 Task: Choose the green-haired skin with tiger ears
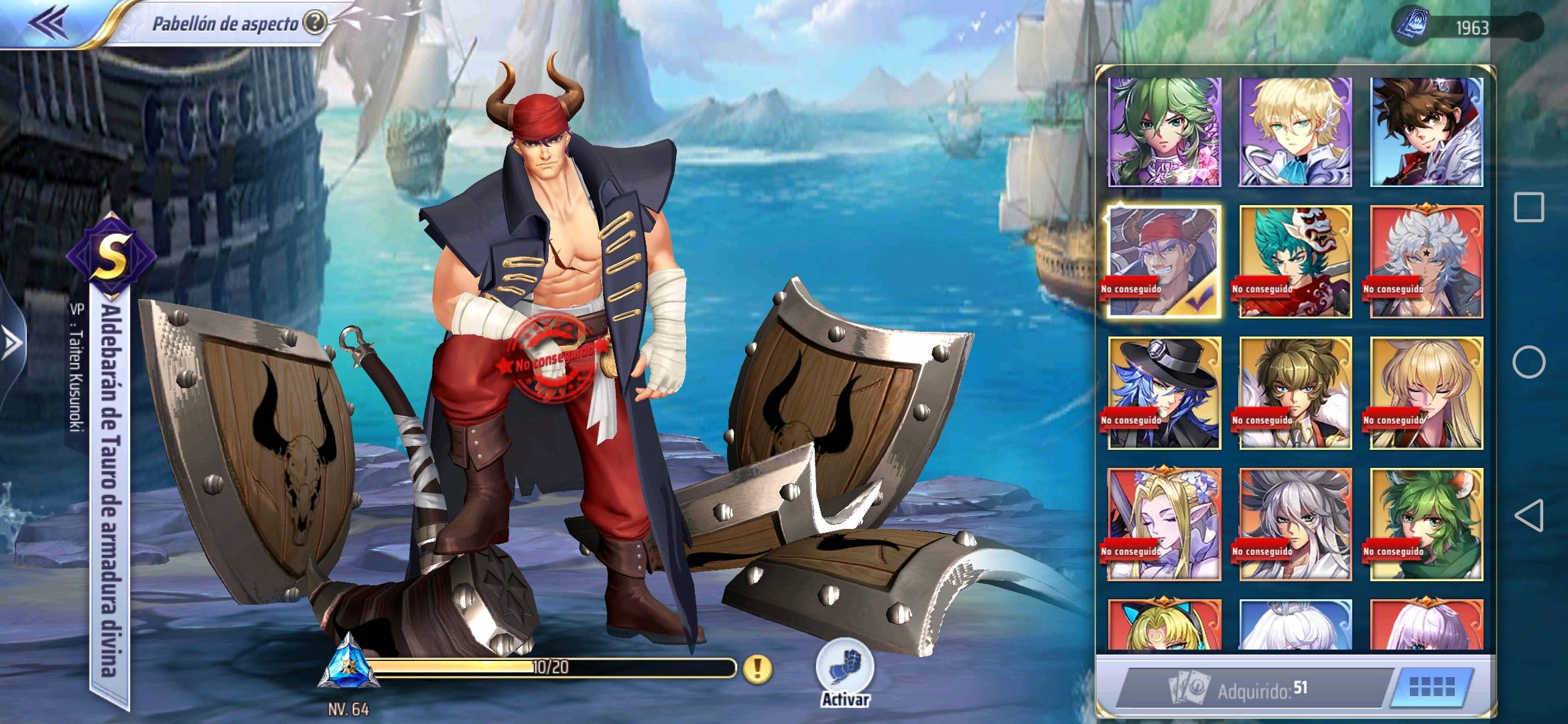point(1427,524)
